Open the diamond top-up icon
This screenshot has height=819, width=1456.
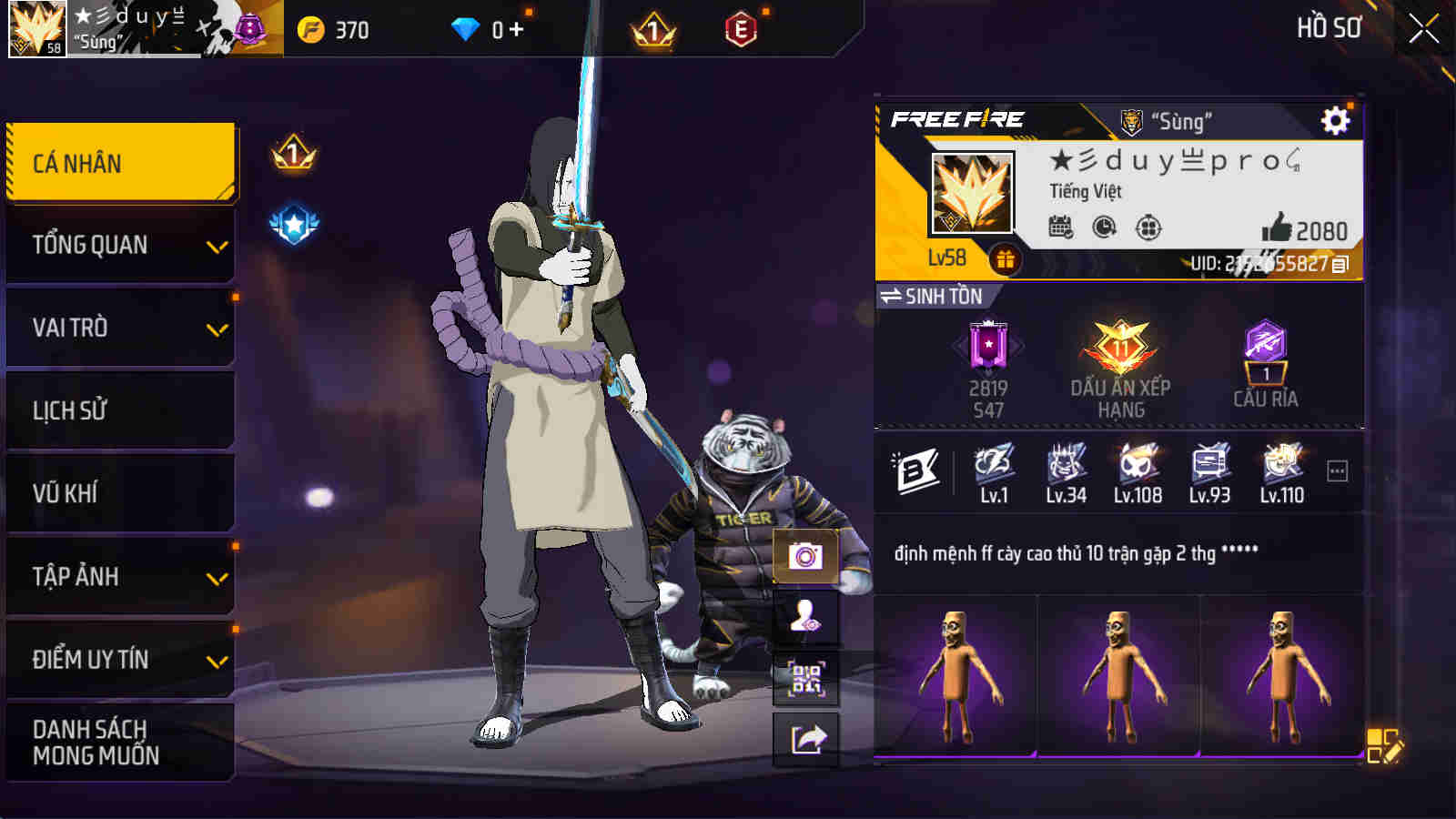click(467, 28)
